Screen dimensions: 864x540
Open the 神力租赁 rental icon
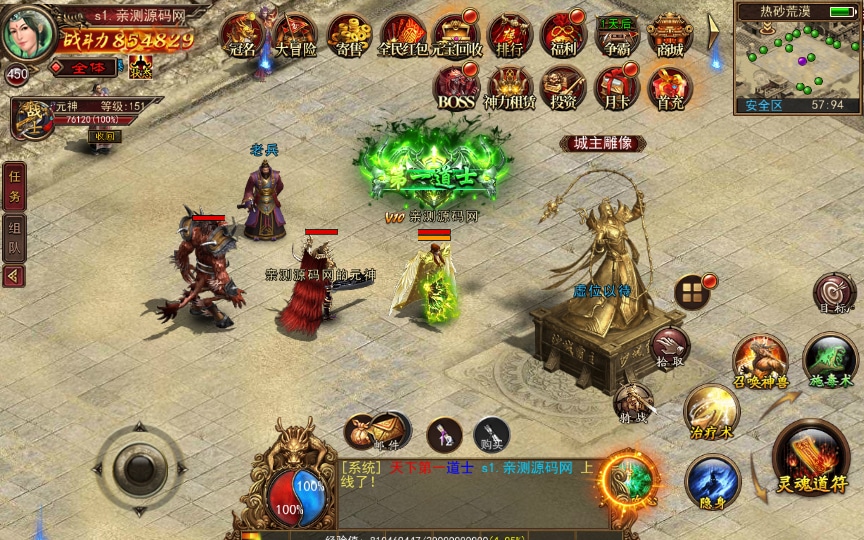508,88
